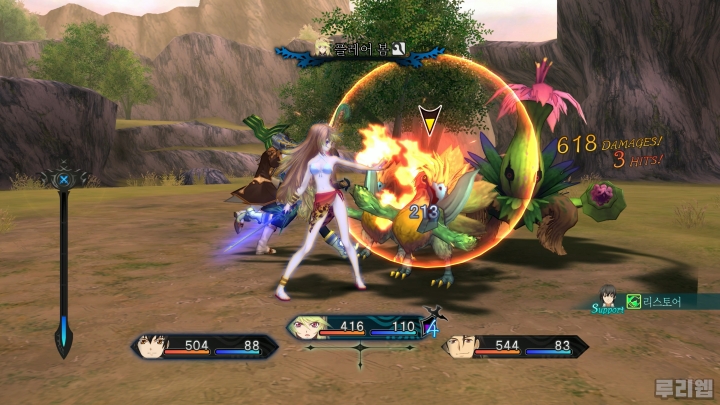Select the vertical linked gauge emblem
The image size is (720, 405).
point(64,181)
